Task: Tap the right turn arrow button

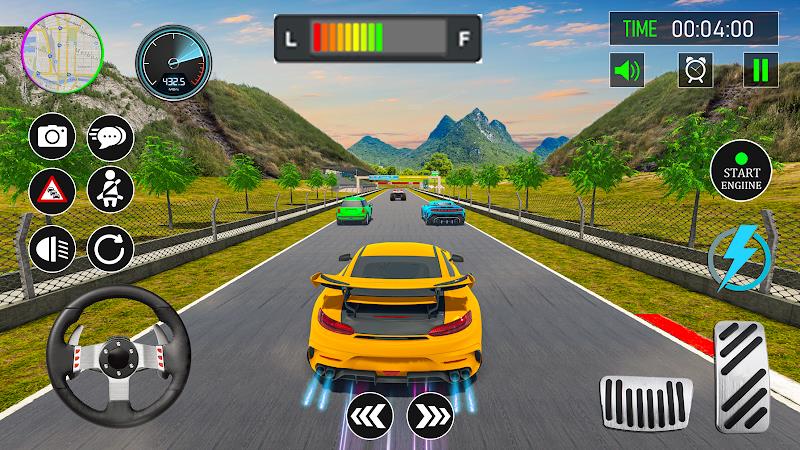Action: click(x=429, y=413)
